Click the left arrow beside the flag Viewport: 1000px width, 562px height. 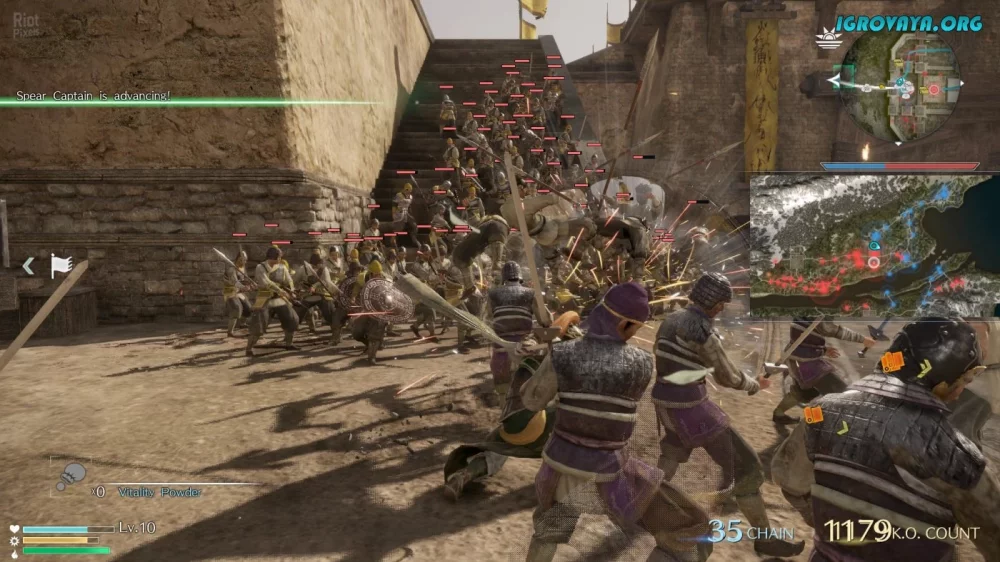click(29, 265)
